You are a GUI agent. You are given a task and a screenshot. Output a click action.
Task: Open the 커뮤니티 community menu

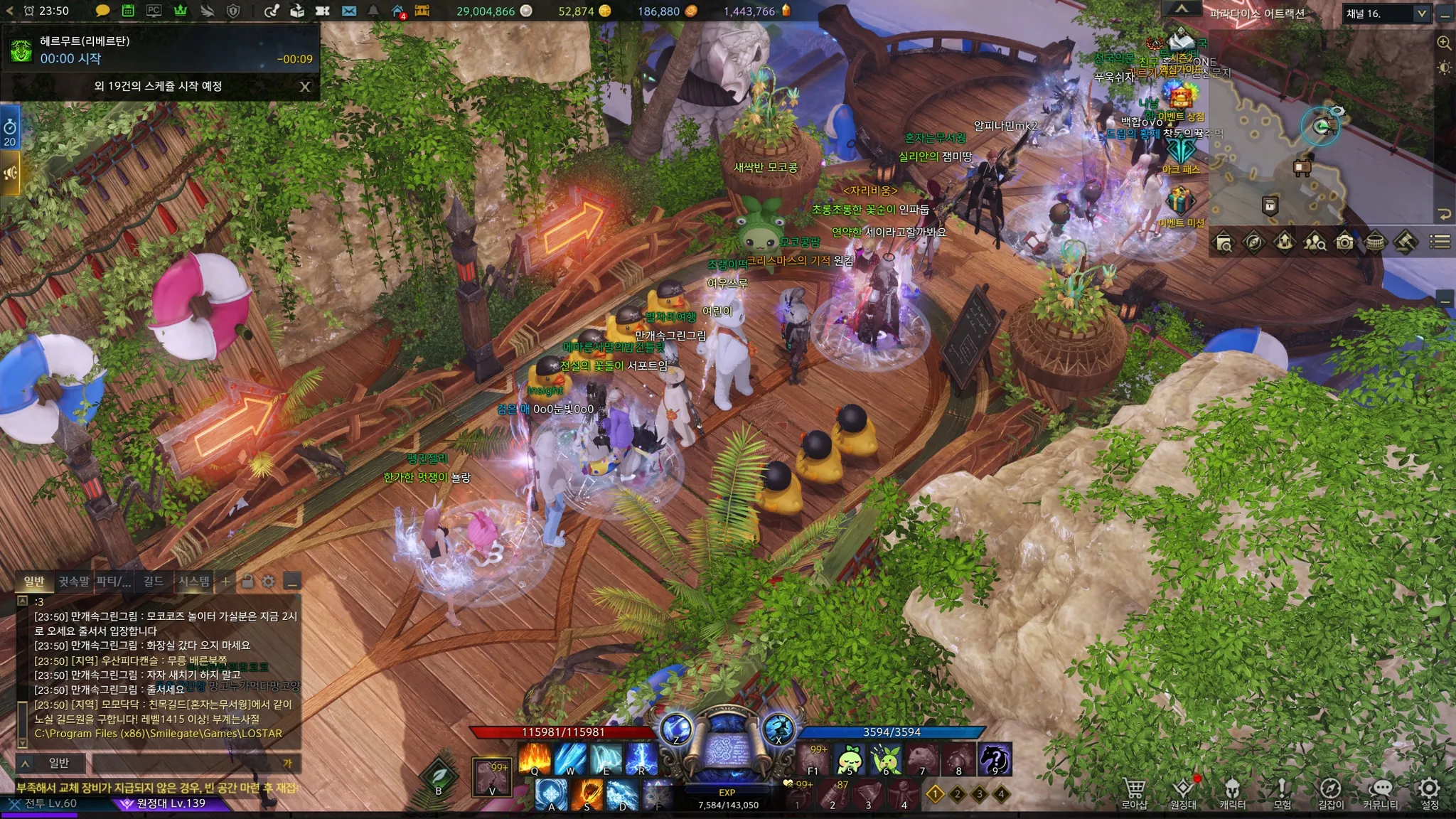pyautogui.click(x=1380, y=792)
